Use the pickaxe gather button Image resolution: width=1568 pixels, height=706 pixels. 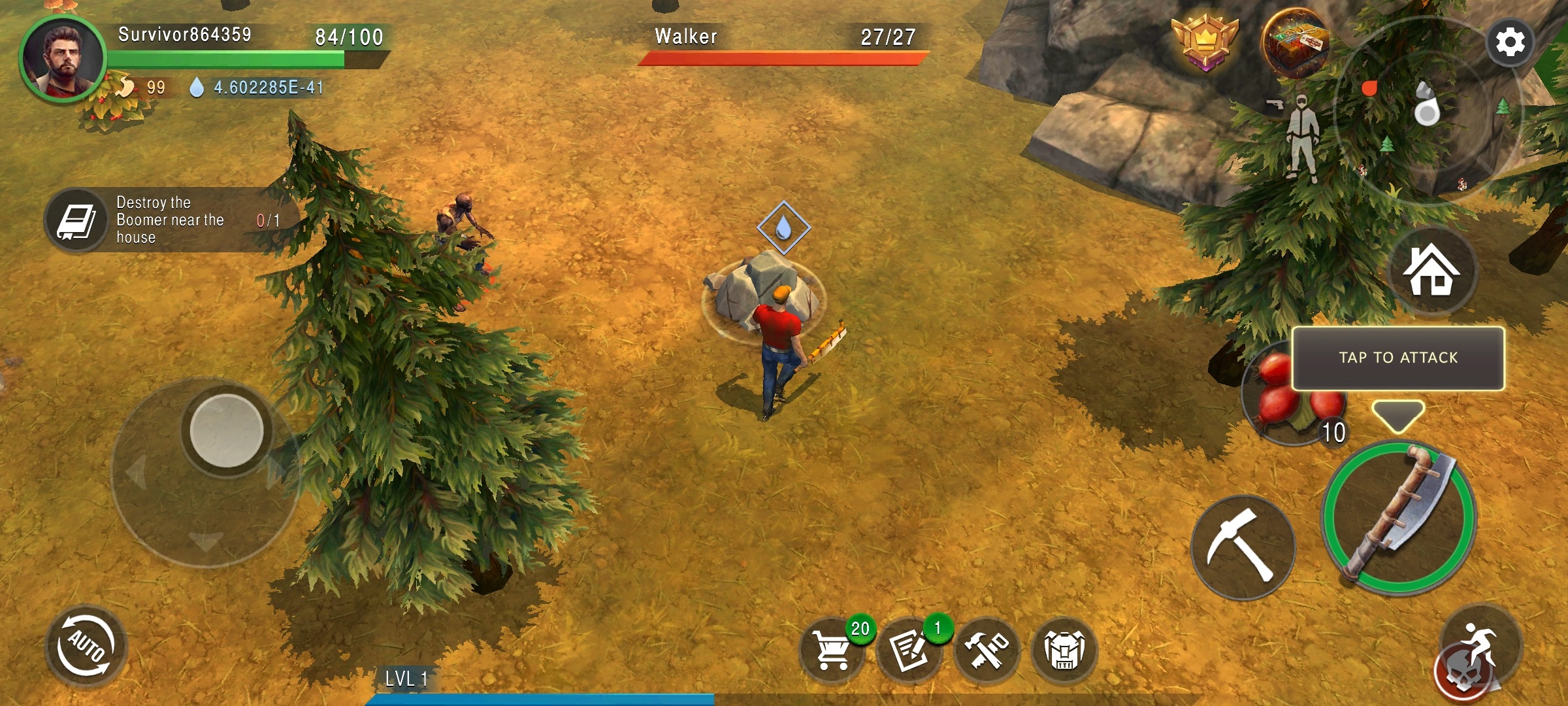tap(1242, 547)
